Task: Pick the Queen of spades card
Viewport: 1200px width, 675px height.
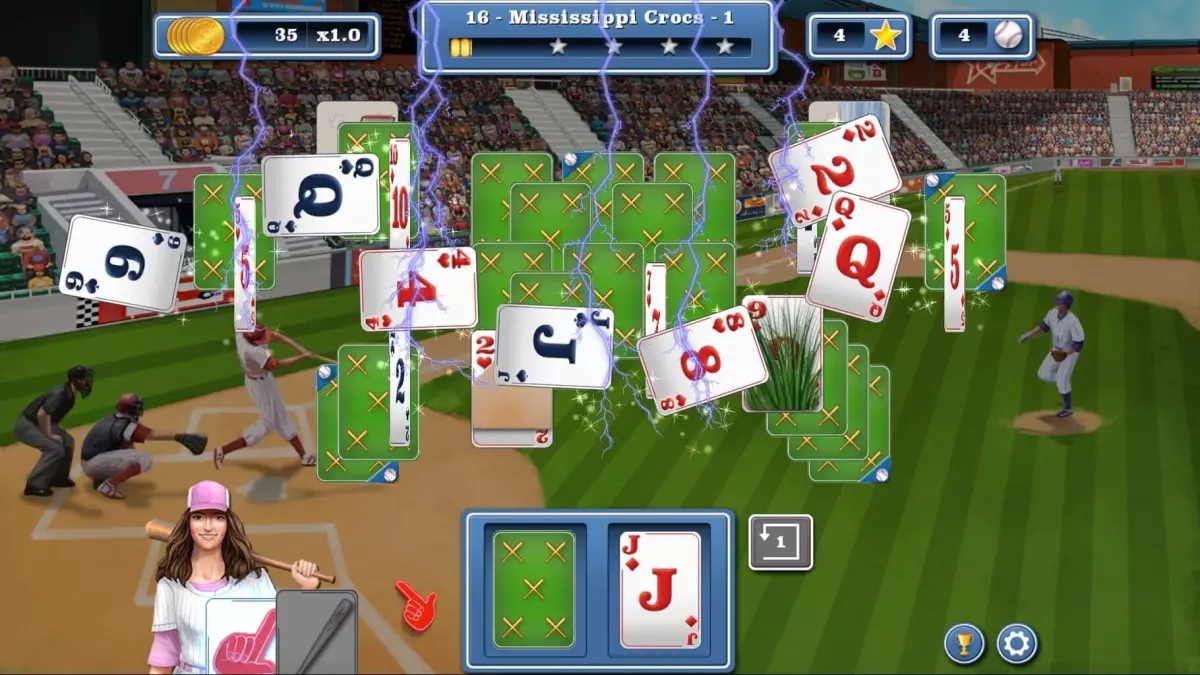Action: 321,195
